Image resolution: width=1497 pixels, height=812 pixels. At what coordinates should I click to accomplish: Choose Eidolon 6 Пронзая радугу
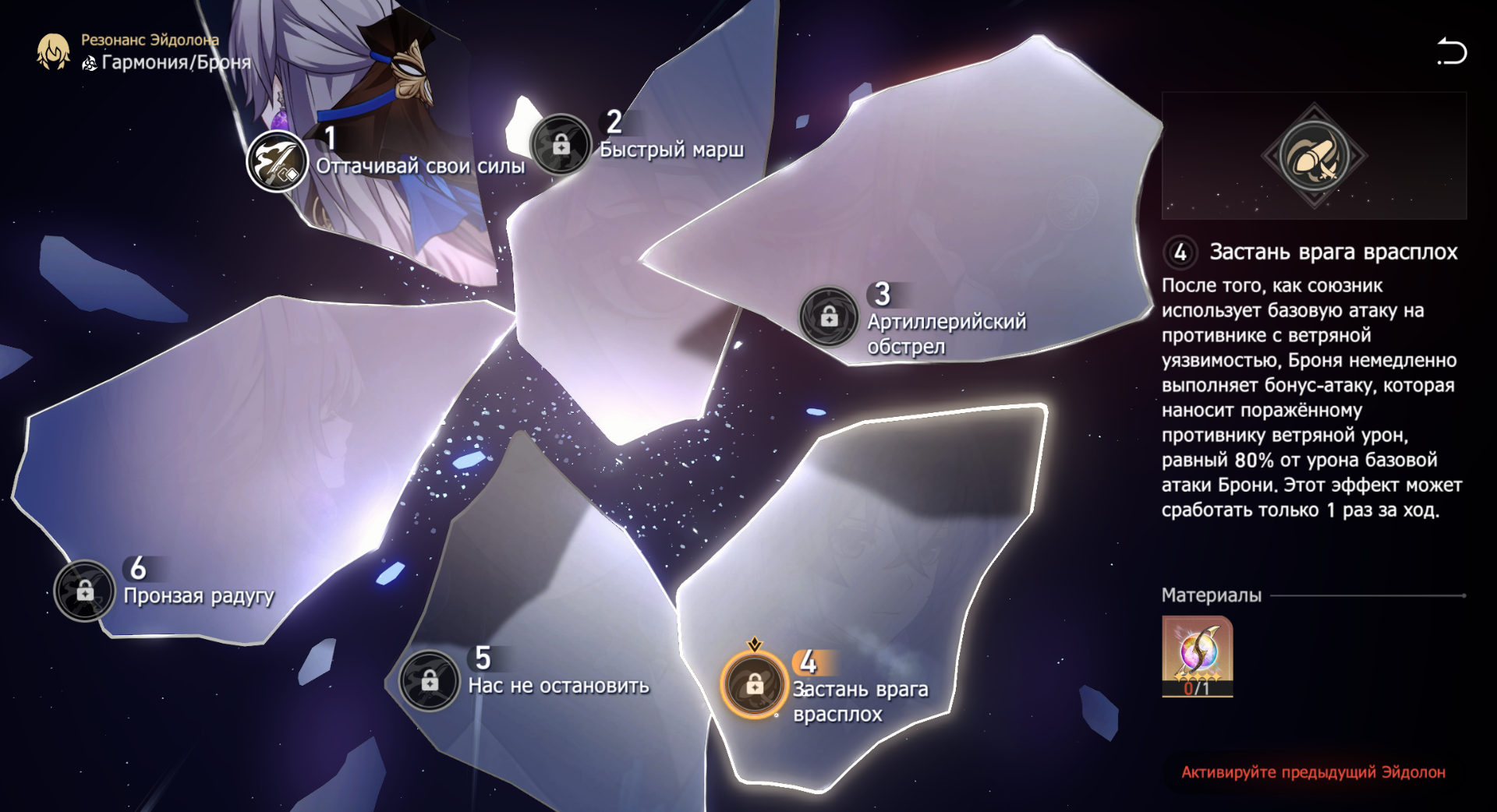click(85, 591)
